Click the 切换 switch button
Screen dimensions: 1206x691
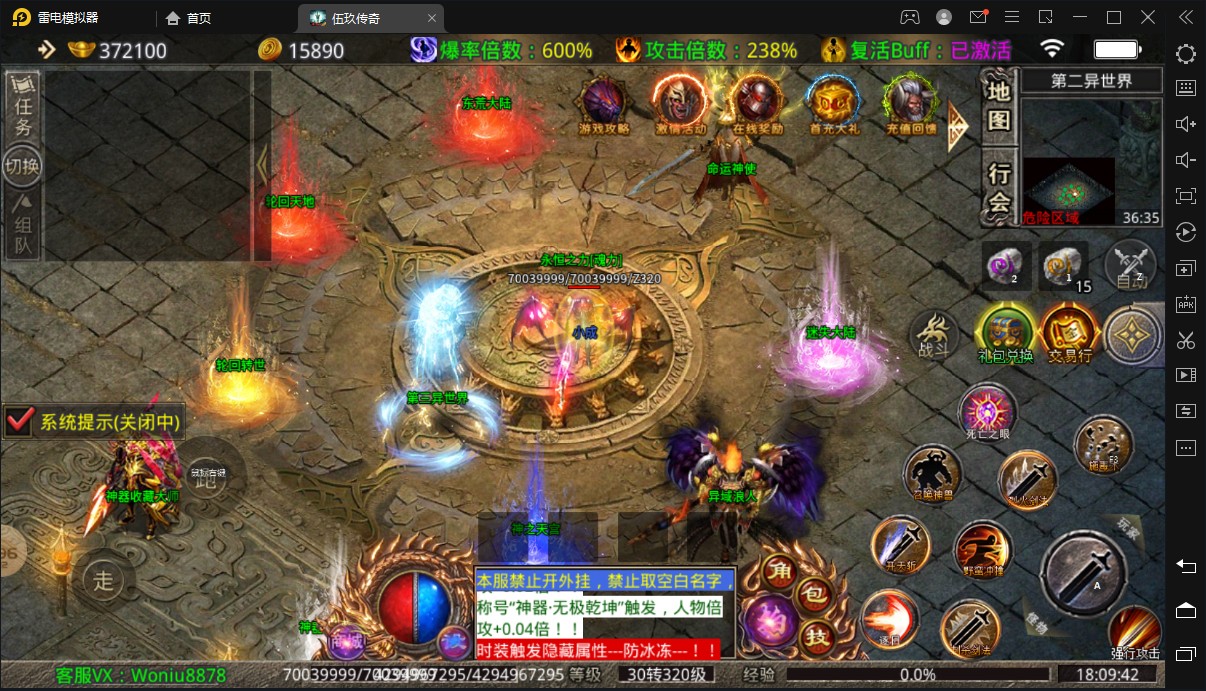pyautogui.click(x=22, y=165)
